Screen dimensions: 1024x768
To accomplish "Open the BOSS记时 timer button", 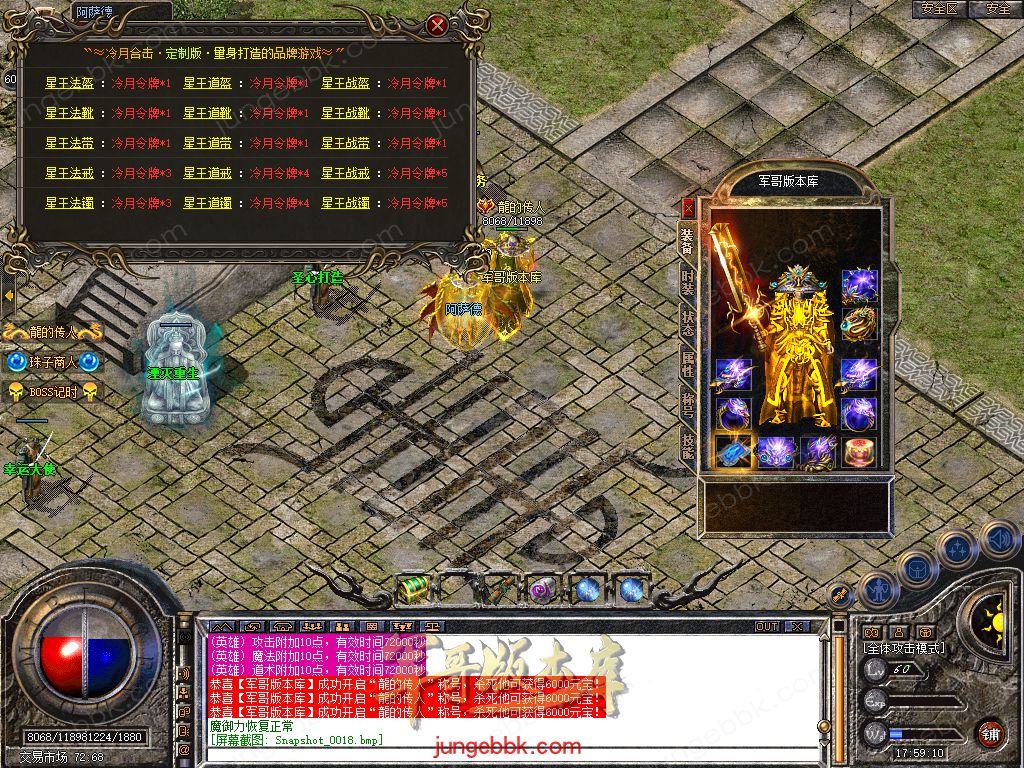I will click(x=54, y=391).
